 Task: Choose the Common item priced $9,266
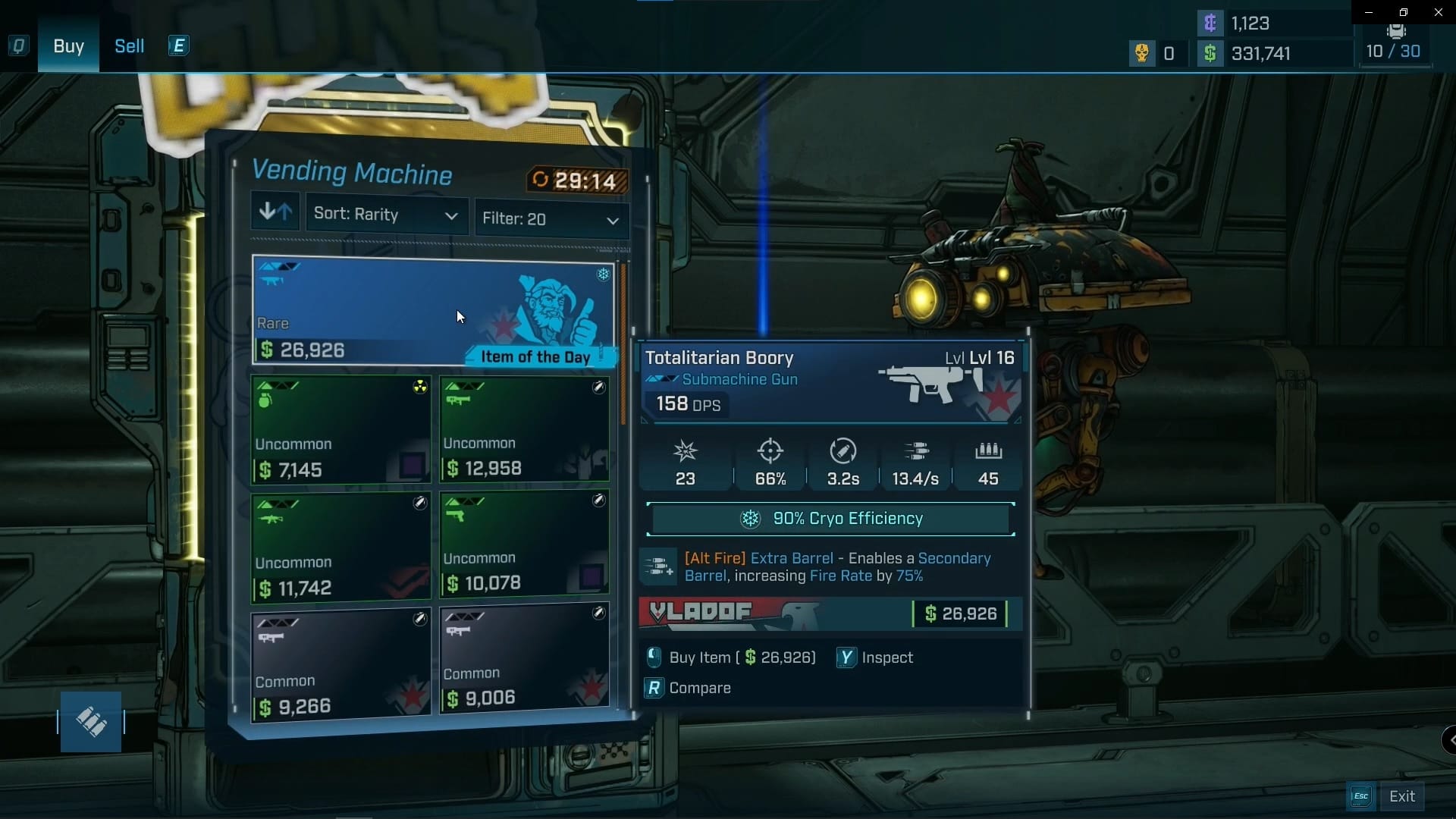(340, 664)
